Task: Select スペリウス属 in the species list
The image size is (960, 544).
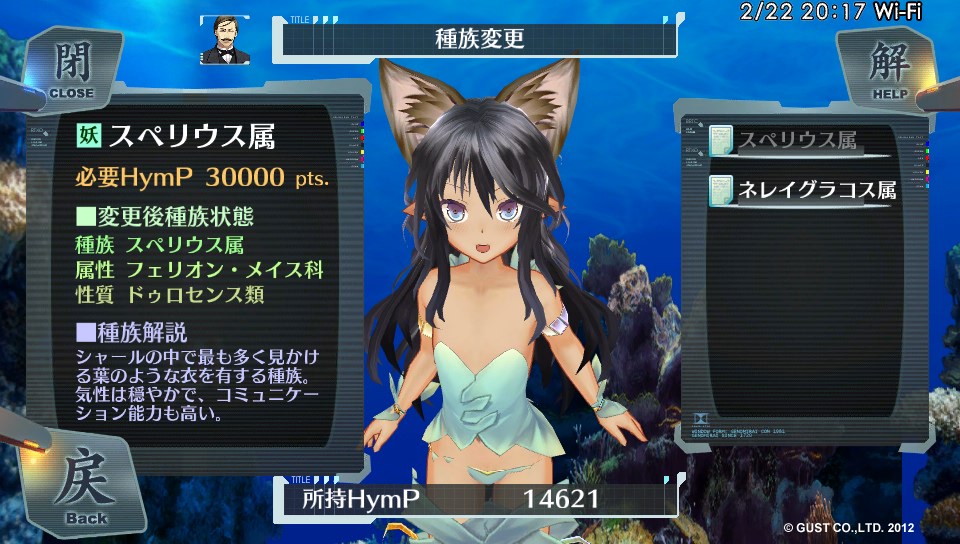Action: [797, 142]
